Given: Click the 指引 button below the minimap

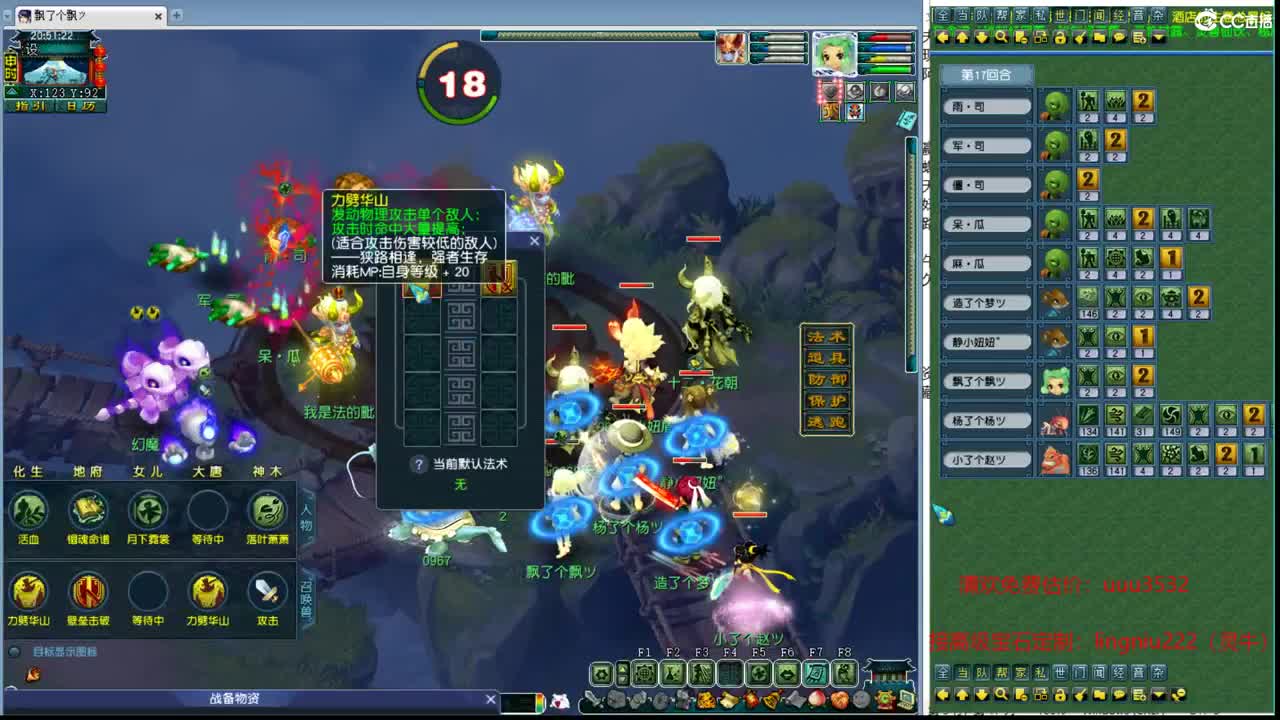Looking at the screenshot, I should click(x=28, y=105).
